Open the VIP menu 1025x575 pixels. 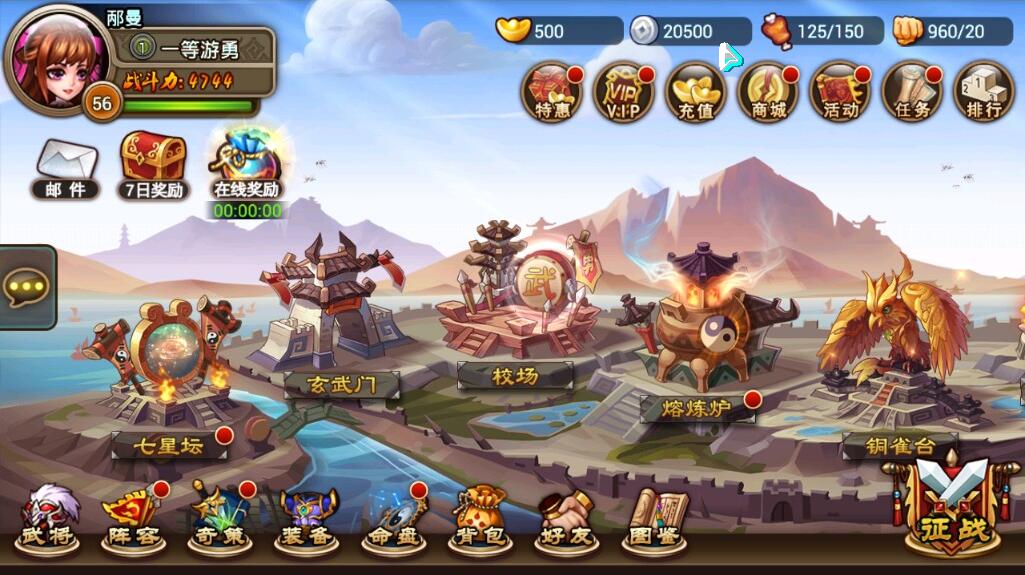point(624,92)
